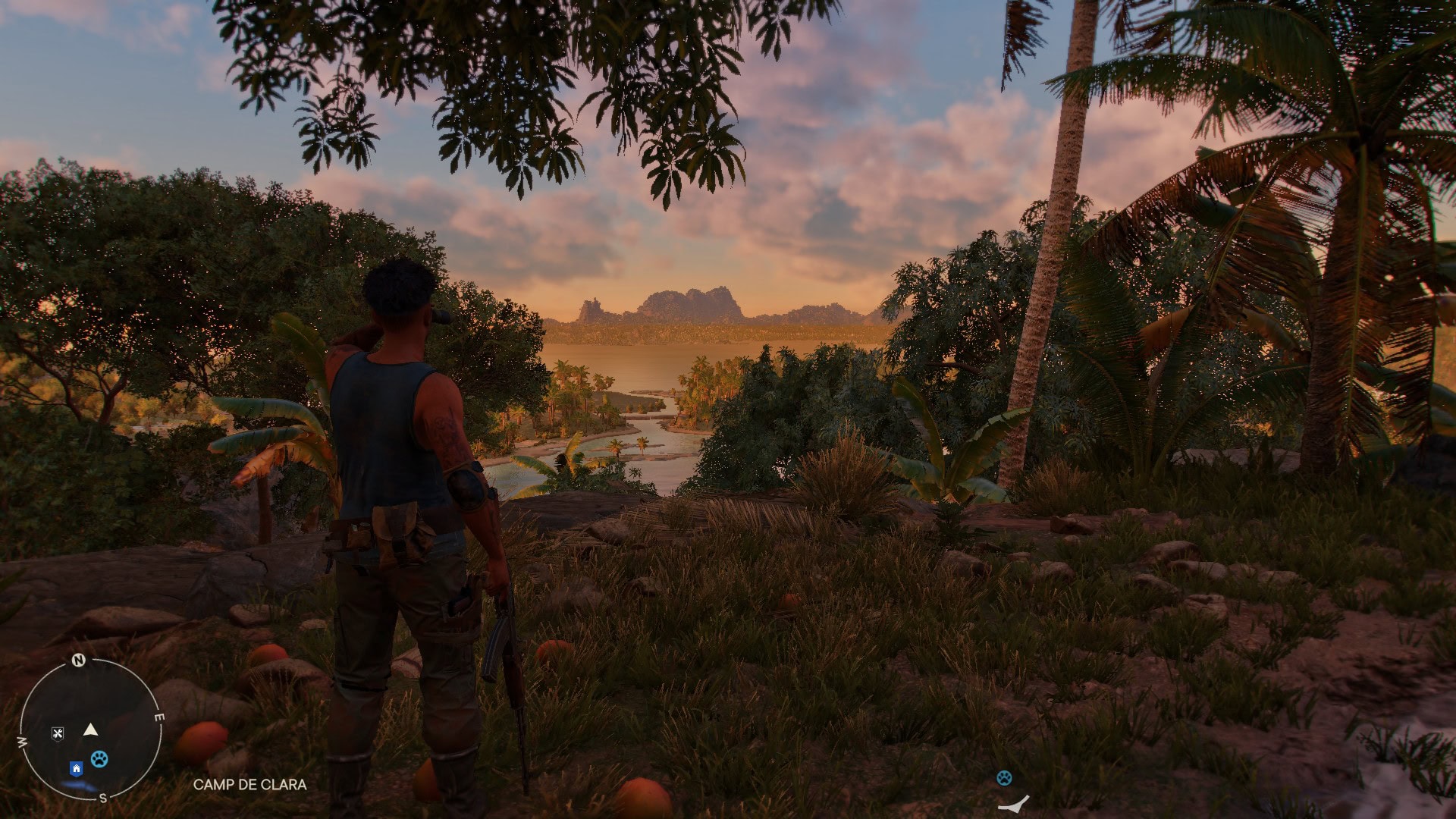
Task: Select the paw print marker on the minimap
Action: pos(99,758)
